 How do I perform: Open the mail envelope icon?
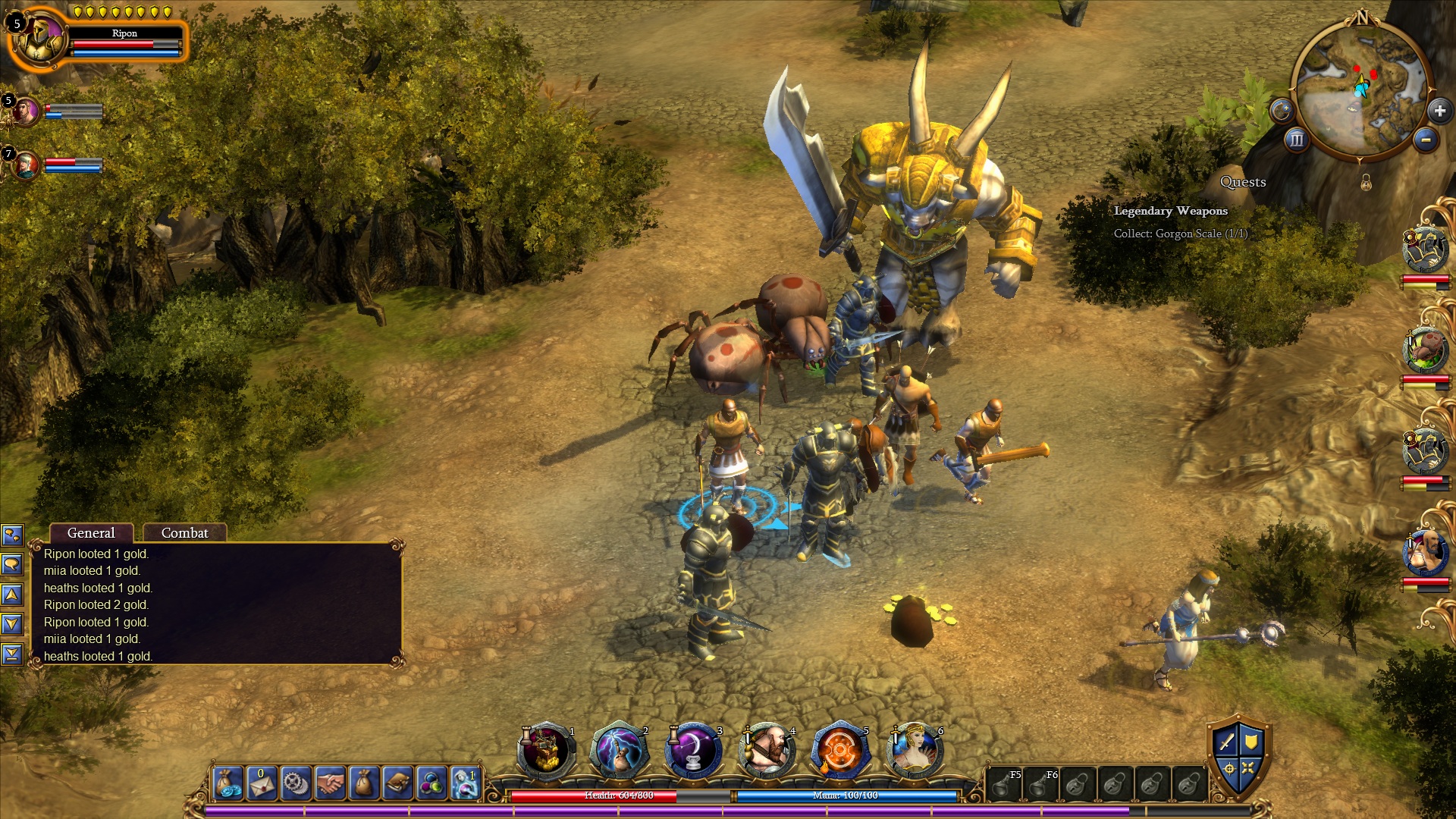[x=262, y=783]
